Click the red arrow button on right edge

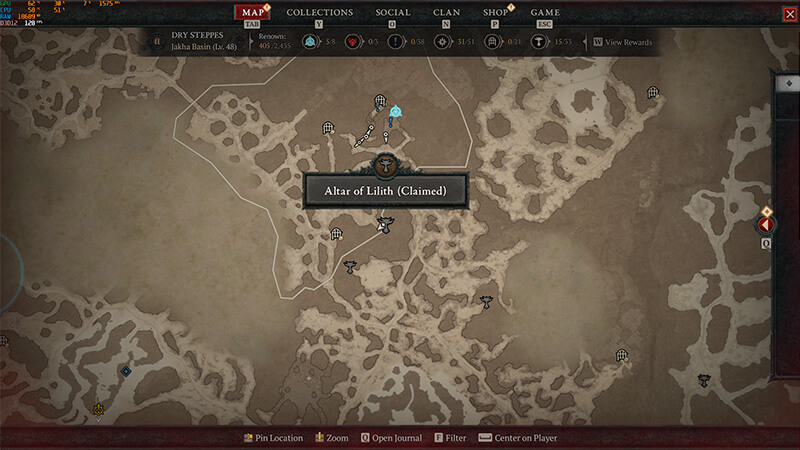766,225
